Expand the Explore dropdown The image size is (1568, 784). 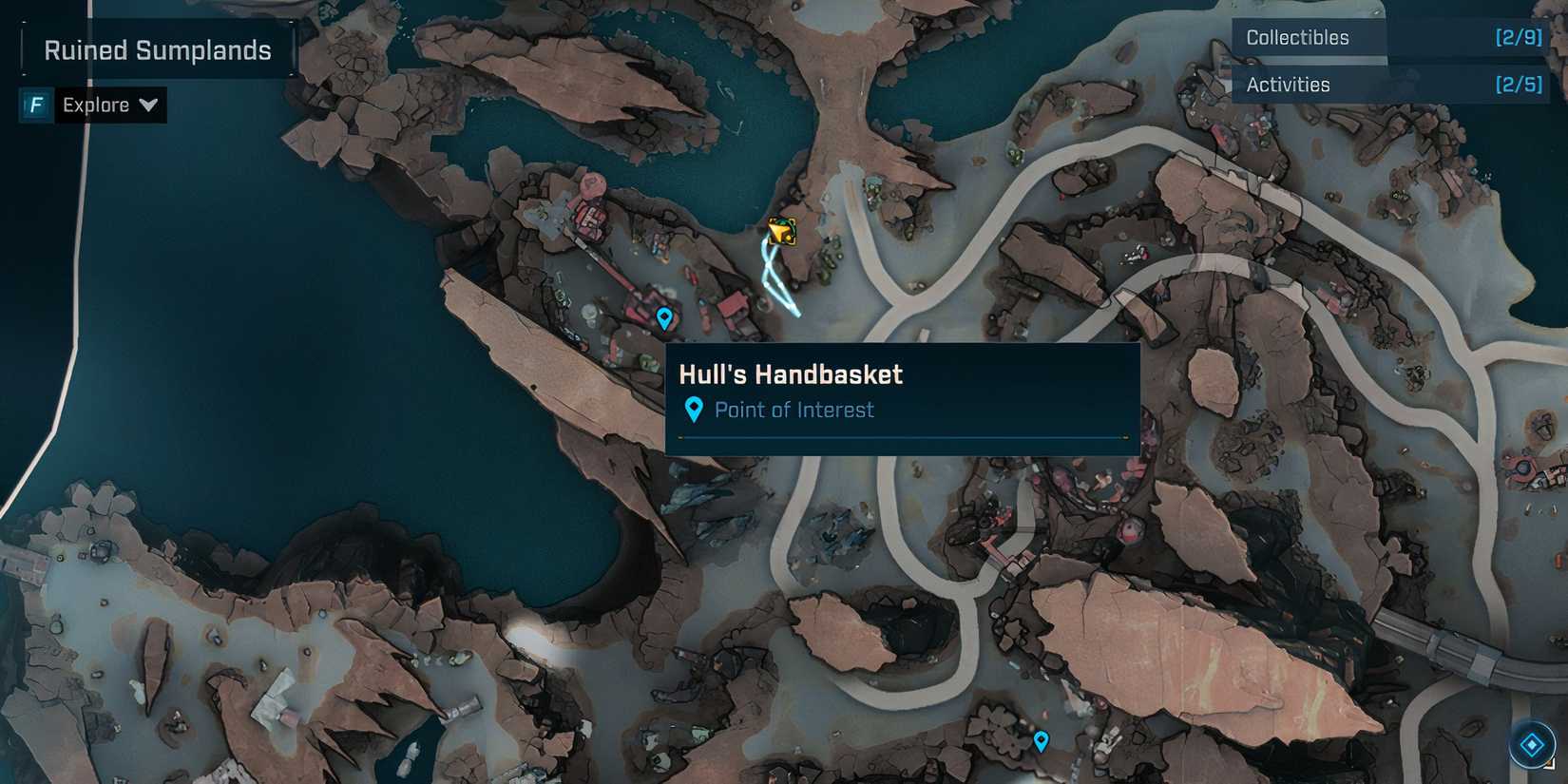(149, 105)
